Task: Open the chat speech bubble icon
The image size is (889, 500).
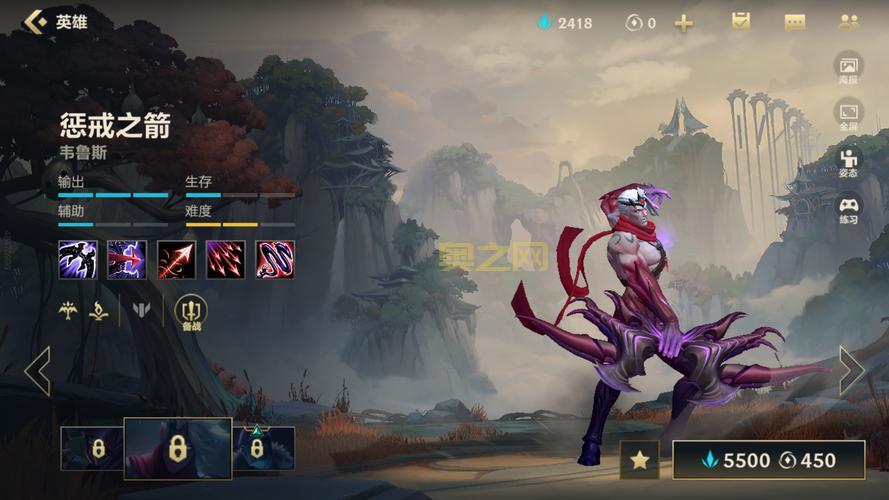Action: (x=795, y=22)
